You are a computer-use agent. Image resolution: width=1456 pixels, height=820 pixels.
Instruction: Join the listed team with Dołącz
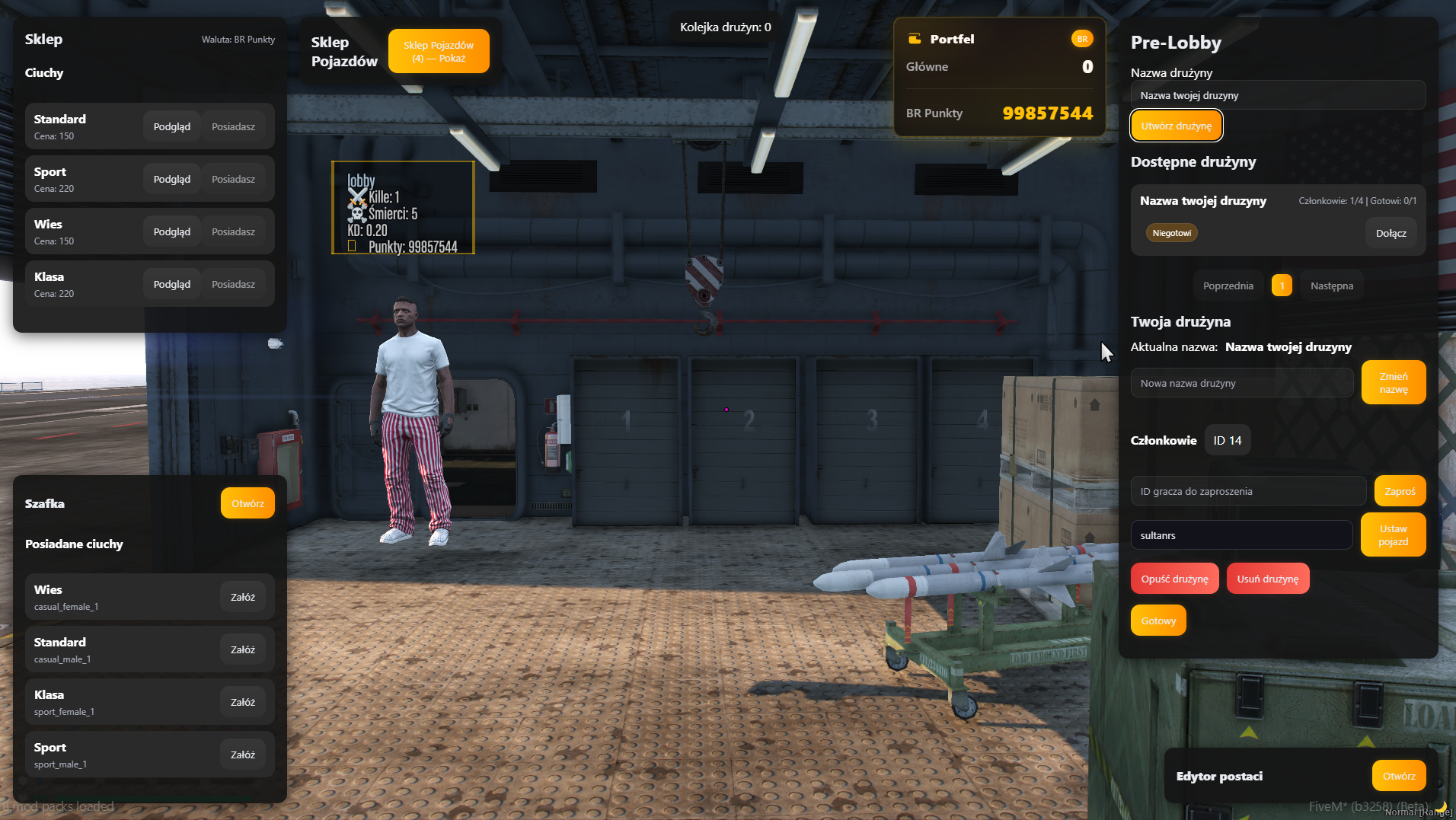[x=1391, y=233]
